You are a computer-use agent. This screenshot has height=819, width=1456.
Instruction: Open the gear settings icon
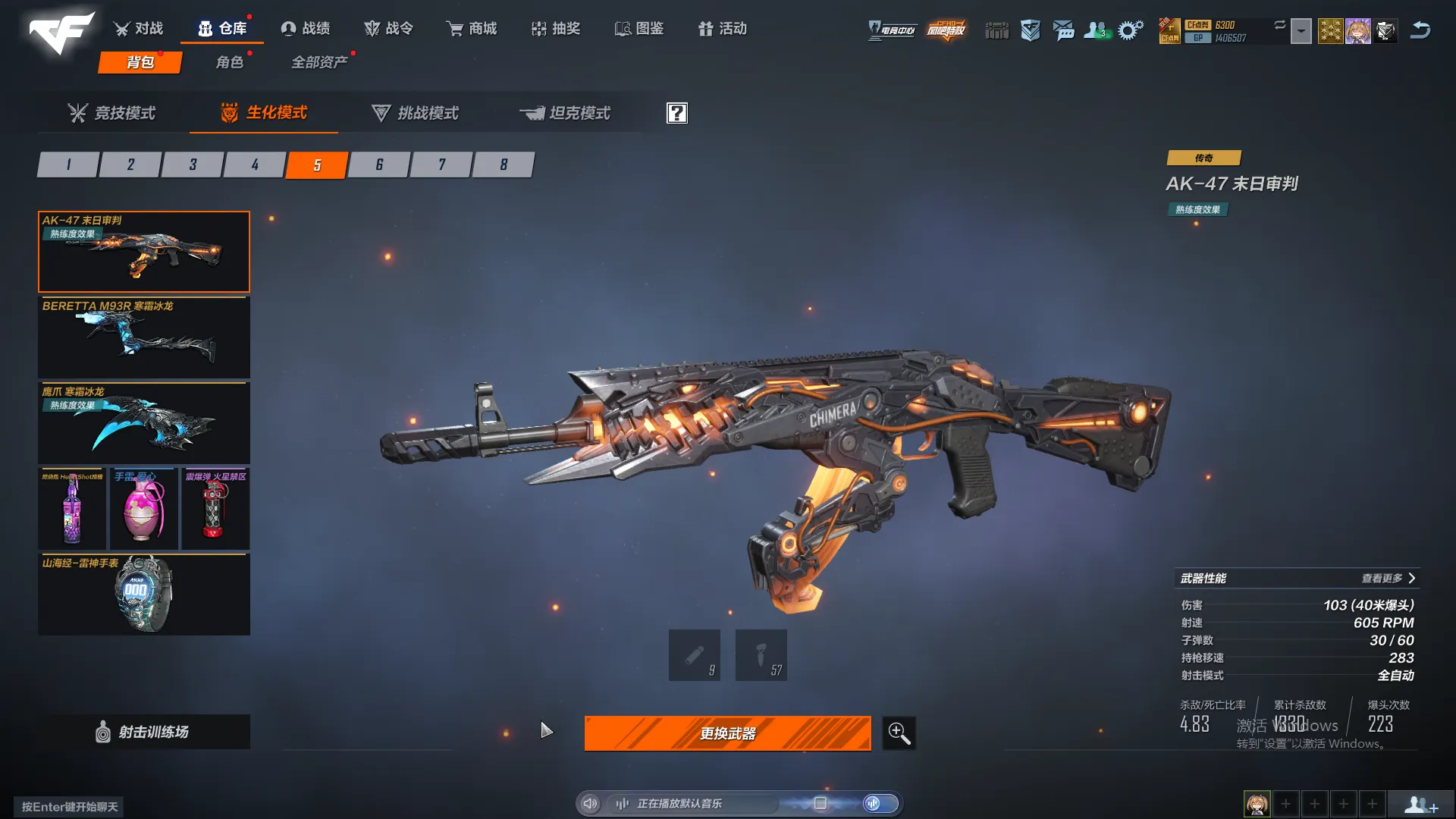(1130, 30)
